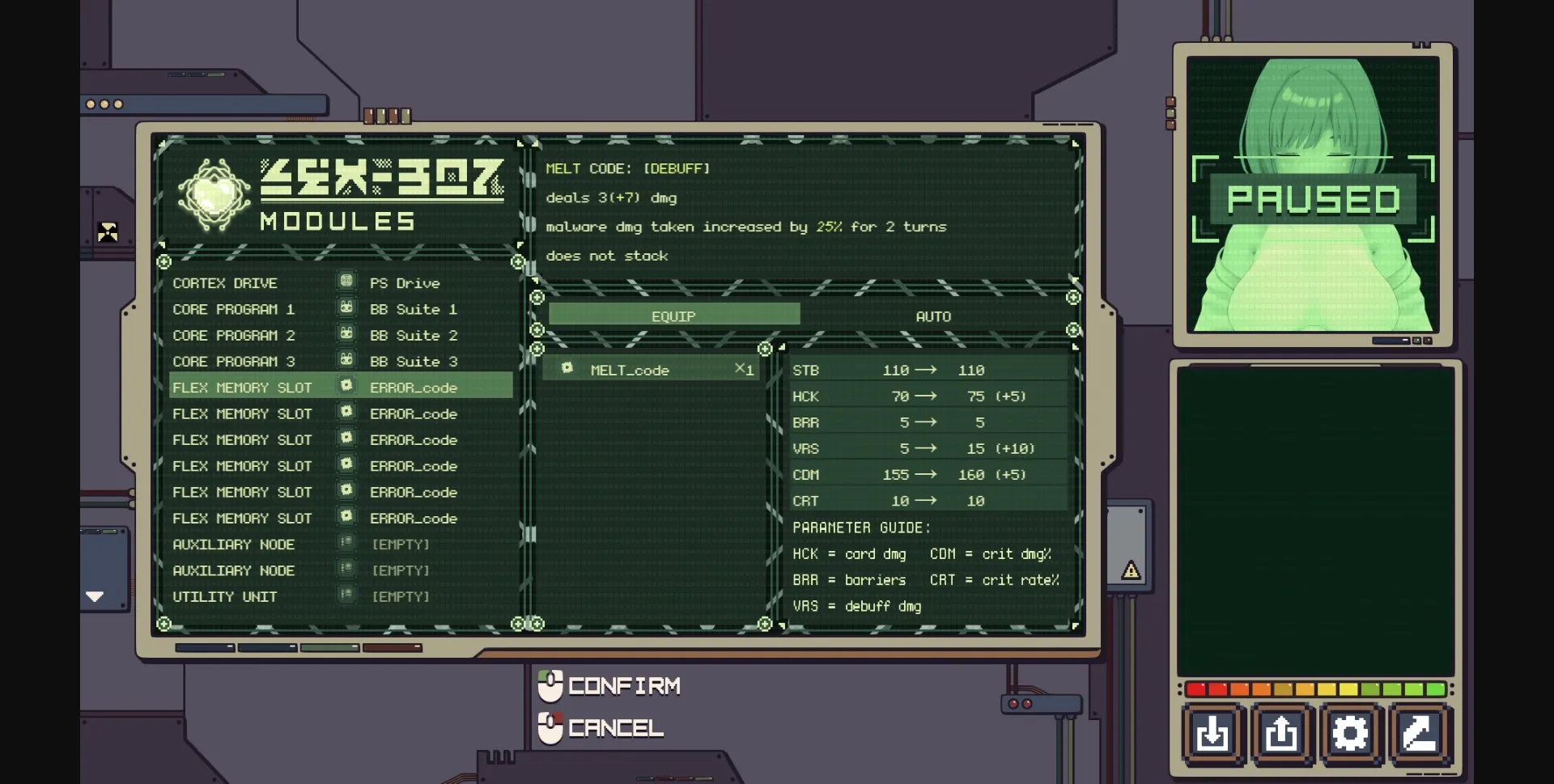Click the crosshair node near stats panel corner

click(766, 348)
